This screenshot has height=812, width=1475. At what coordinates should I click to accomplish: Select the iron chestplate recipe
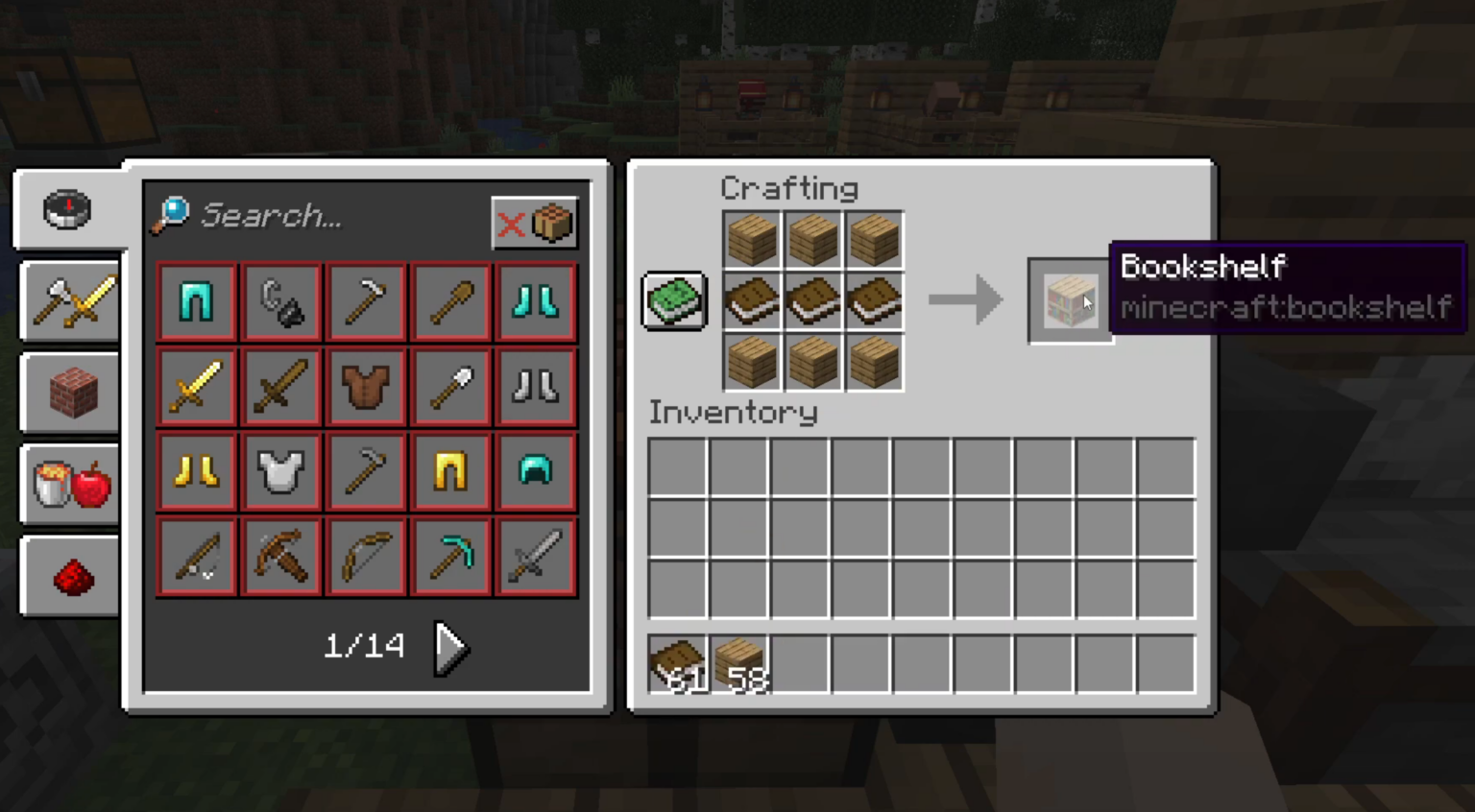(280, 470)
